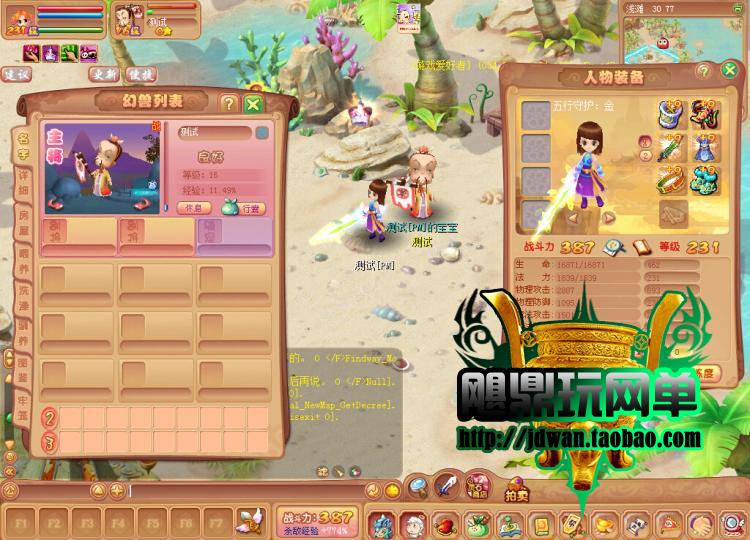Open the book icon beside the level
The height and width of the screenshot is (540, 750).
pyautogui.click(x=641, y=247)
